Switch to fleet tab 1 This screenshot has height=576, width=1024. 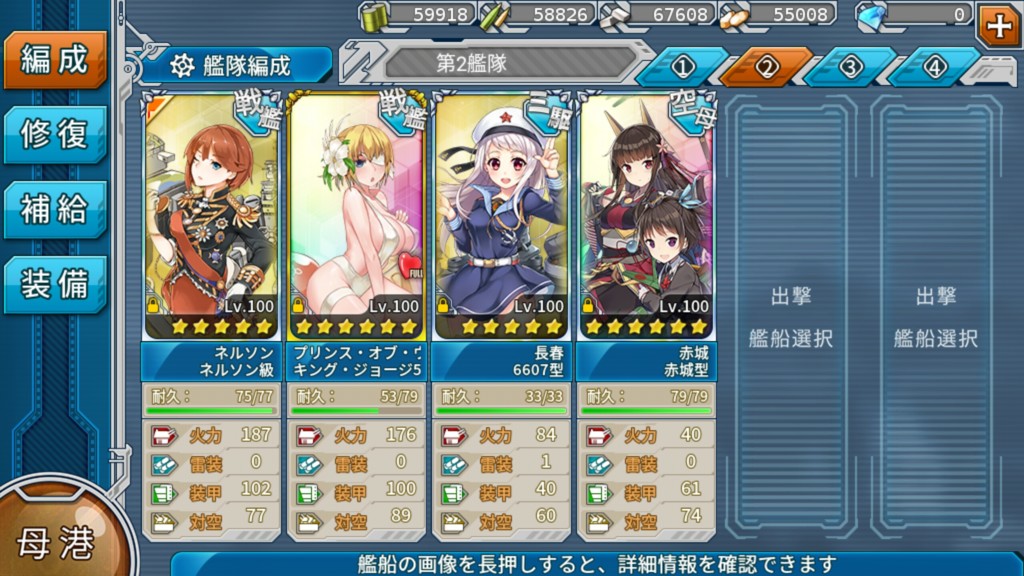[683, 67]
